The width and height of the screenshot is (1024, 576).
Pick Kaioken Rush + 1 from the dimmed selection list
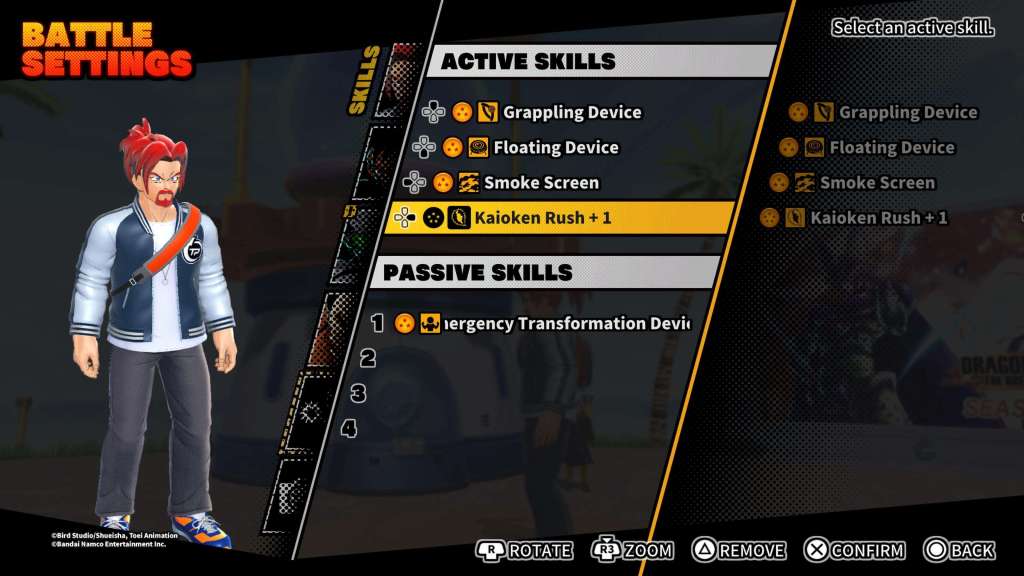tap(877, 218)
